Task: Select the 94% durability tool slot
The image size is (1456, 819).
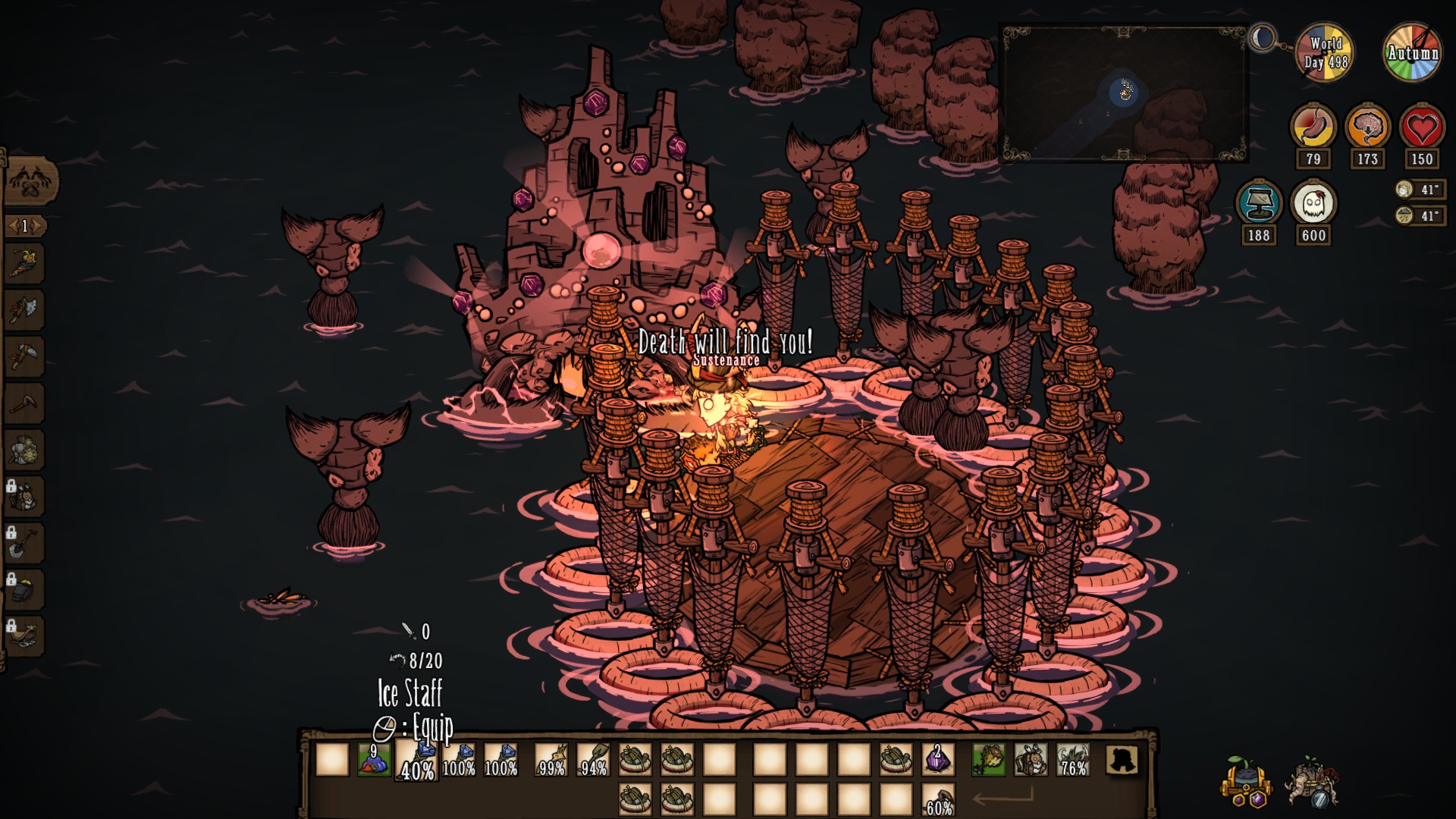Action: tap(594, 759)
